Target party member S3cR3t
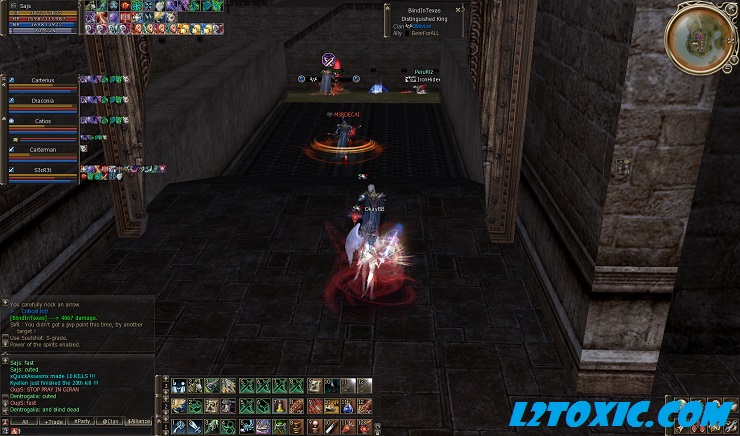The width and height of the screenshot is (740, 436). click(x=42, y=172)
